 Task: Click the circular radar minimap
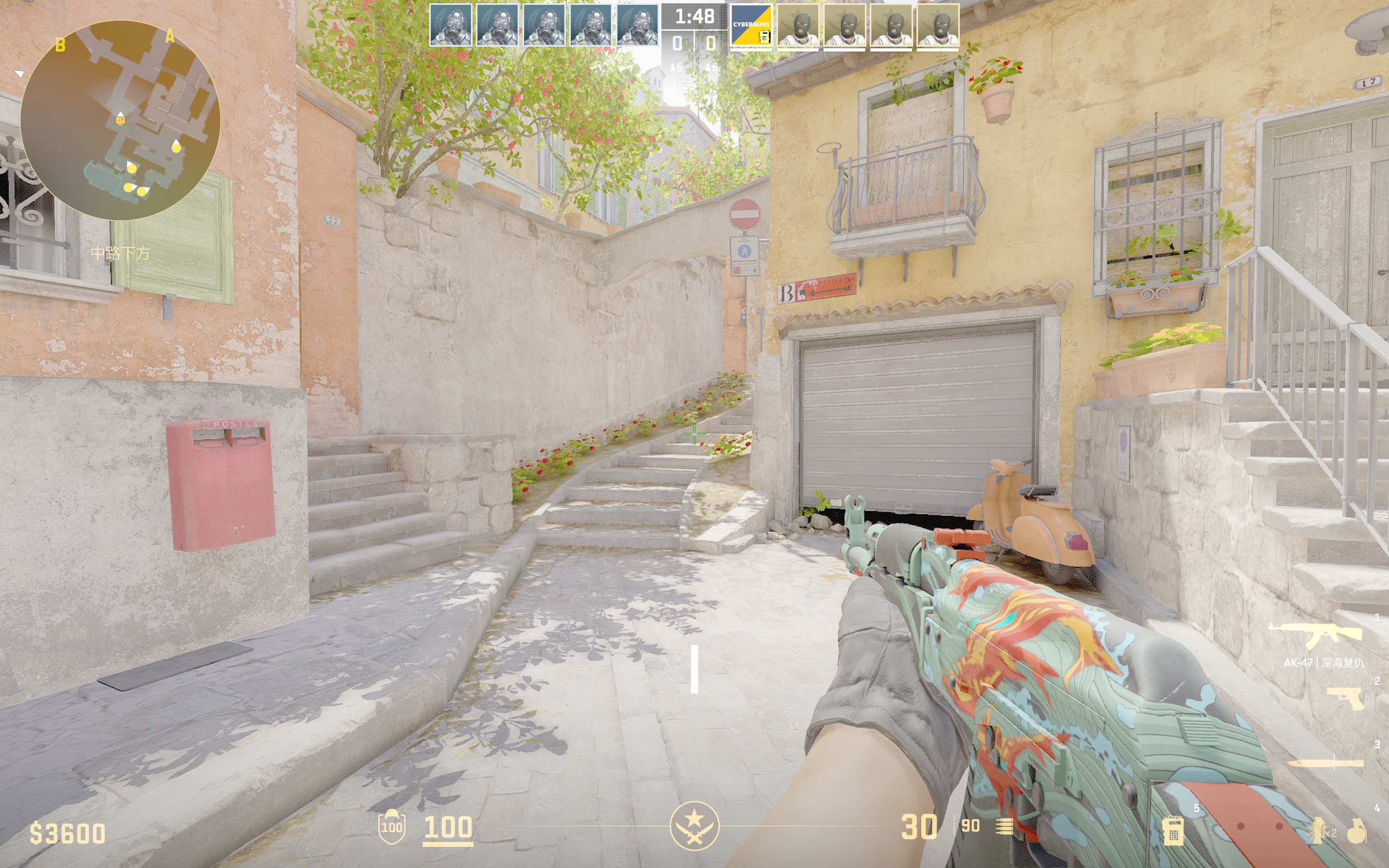pyautogui.click(x=120, y=120)
